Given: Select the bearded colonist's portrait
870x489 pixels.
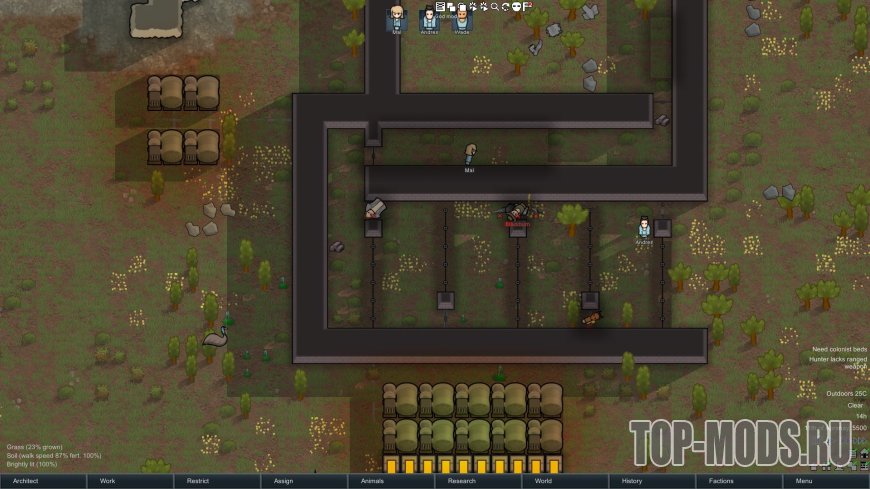Looking at the screenshot, I should click(461, 18).
